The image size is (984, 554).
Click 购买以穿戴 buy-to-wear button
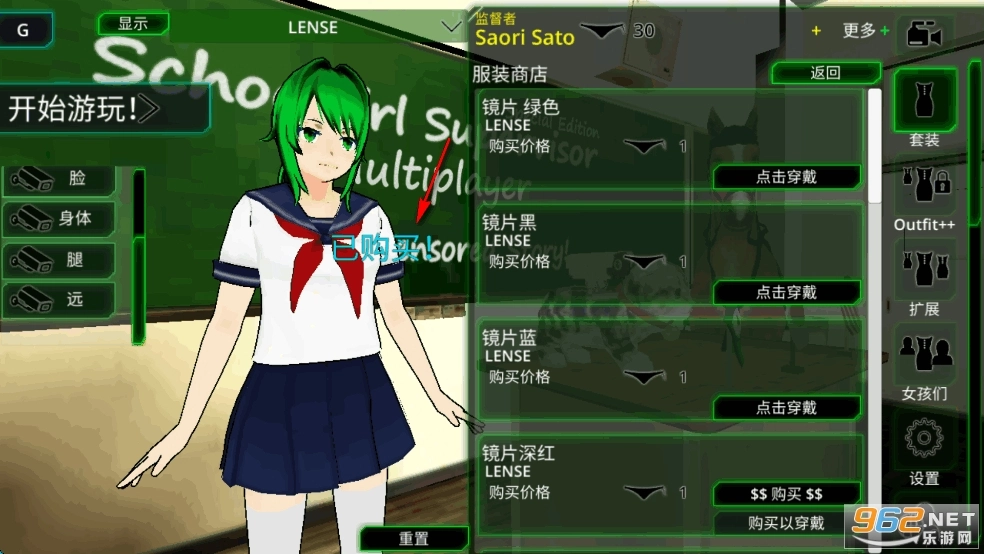click(786, 523)
